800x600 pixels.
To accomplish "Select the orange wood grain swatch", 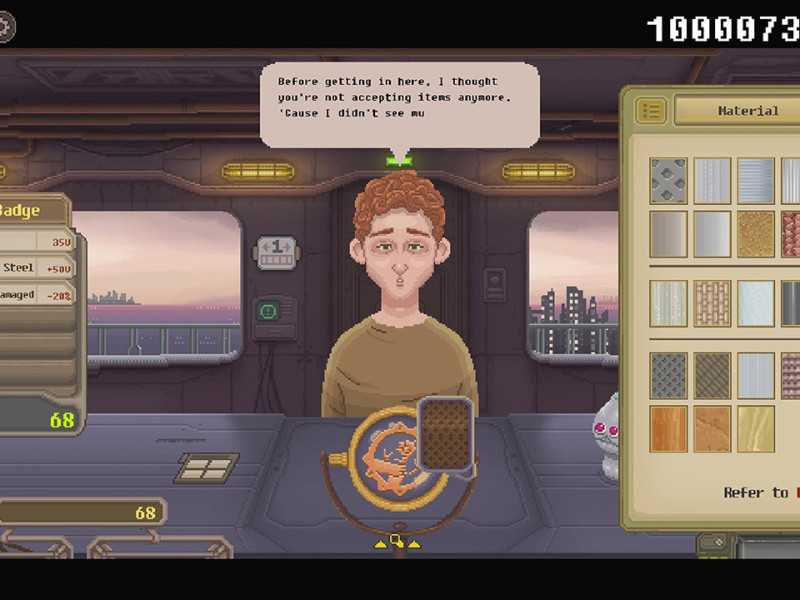I will coord(669,428).
